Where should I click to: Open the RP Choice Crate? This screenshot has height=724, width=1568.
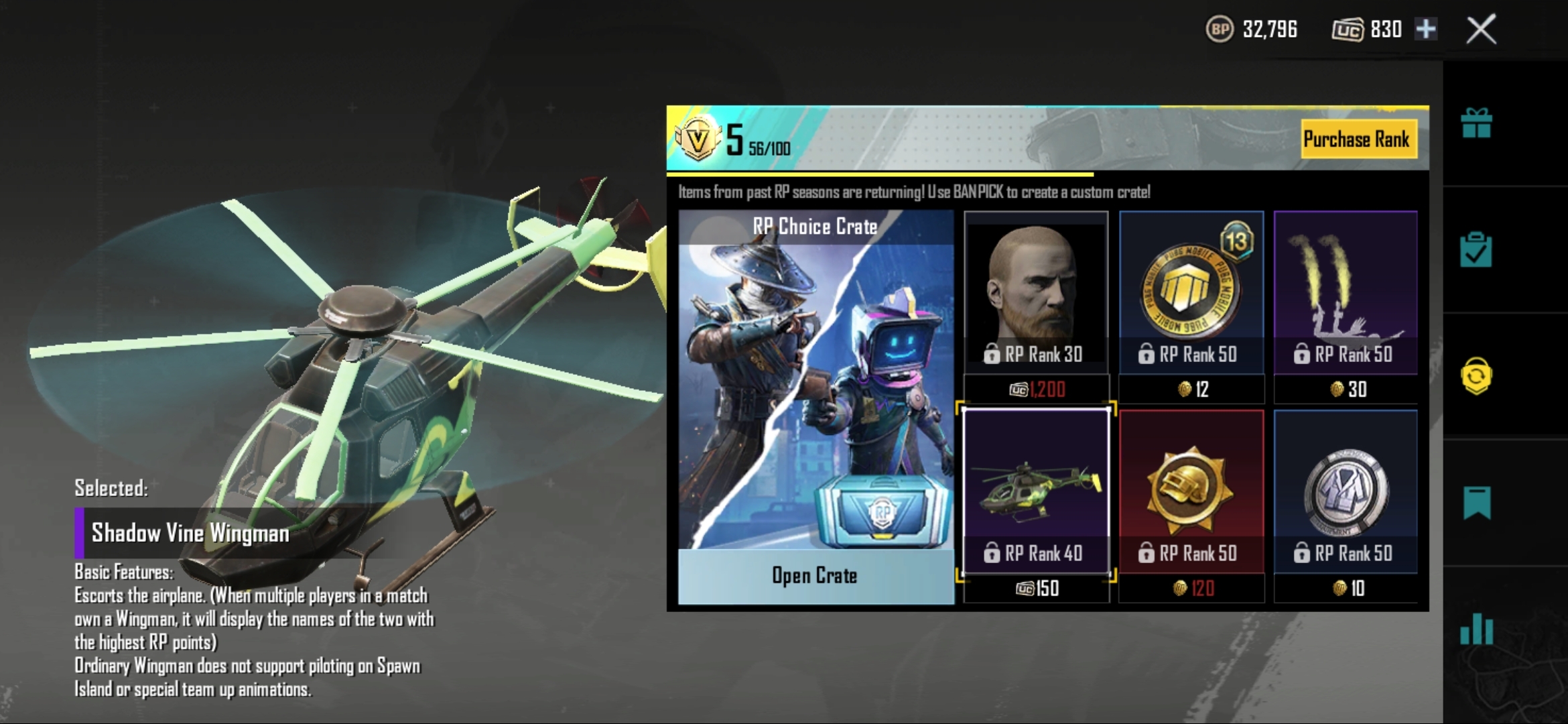tap(815, 577)
